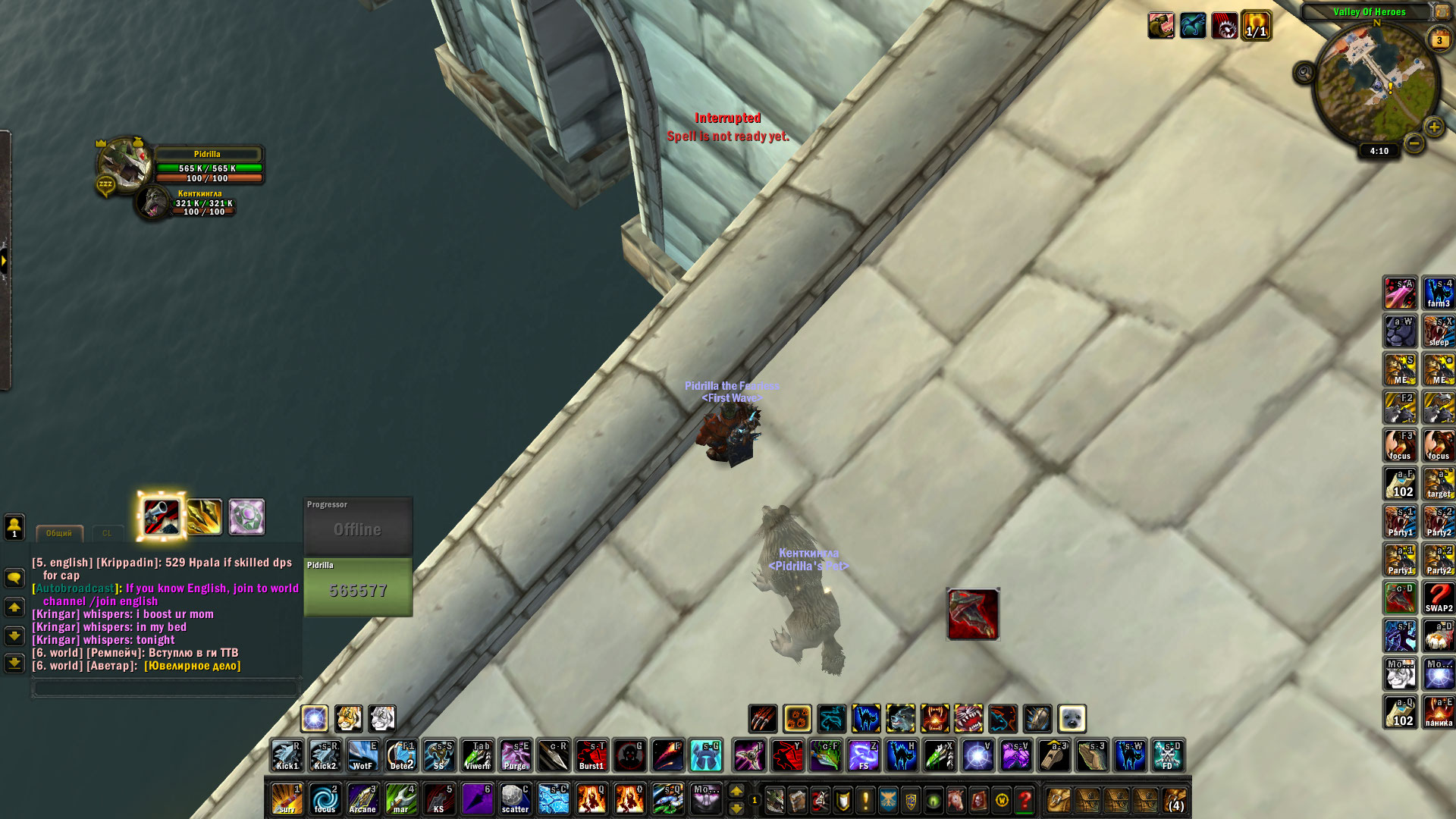The width and height of the screenshot is (1456, 819).
Task: Select the Pidrilla player portrait
Action: pyautogui.click(x=124, y=163)
